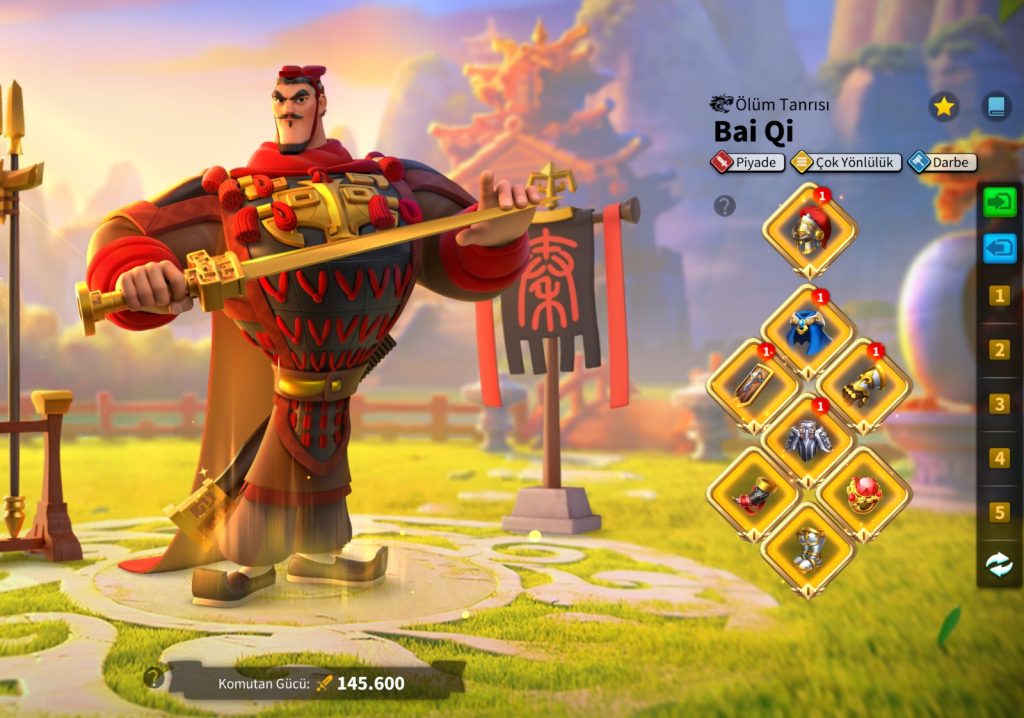Open the silver boots equipment slot
Viewport: 1024px width, 718px height.
tap(809, 549)
